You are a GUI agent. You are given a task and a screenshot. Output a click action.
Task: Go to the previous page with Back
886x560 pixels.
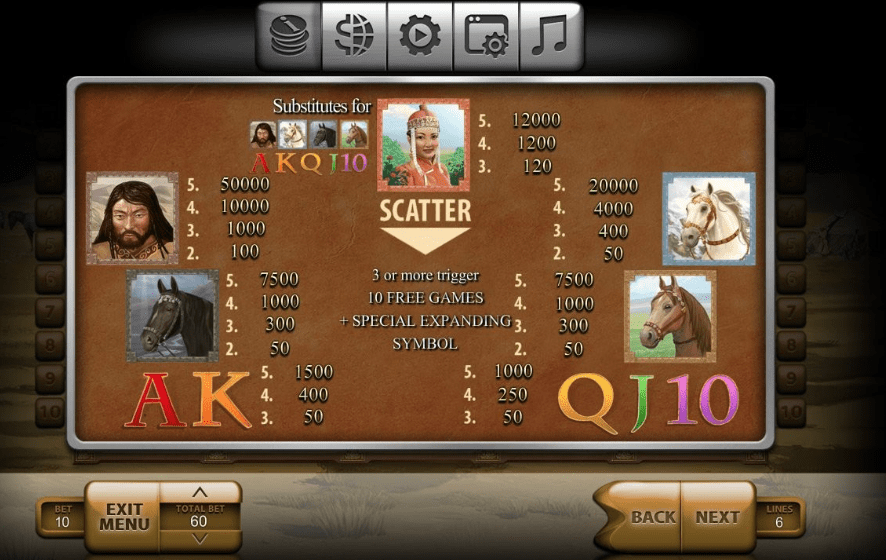[651, 517]
